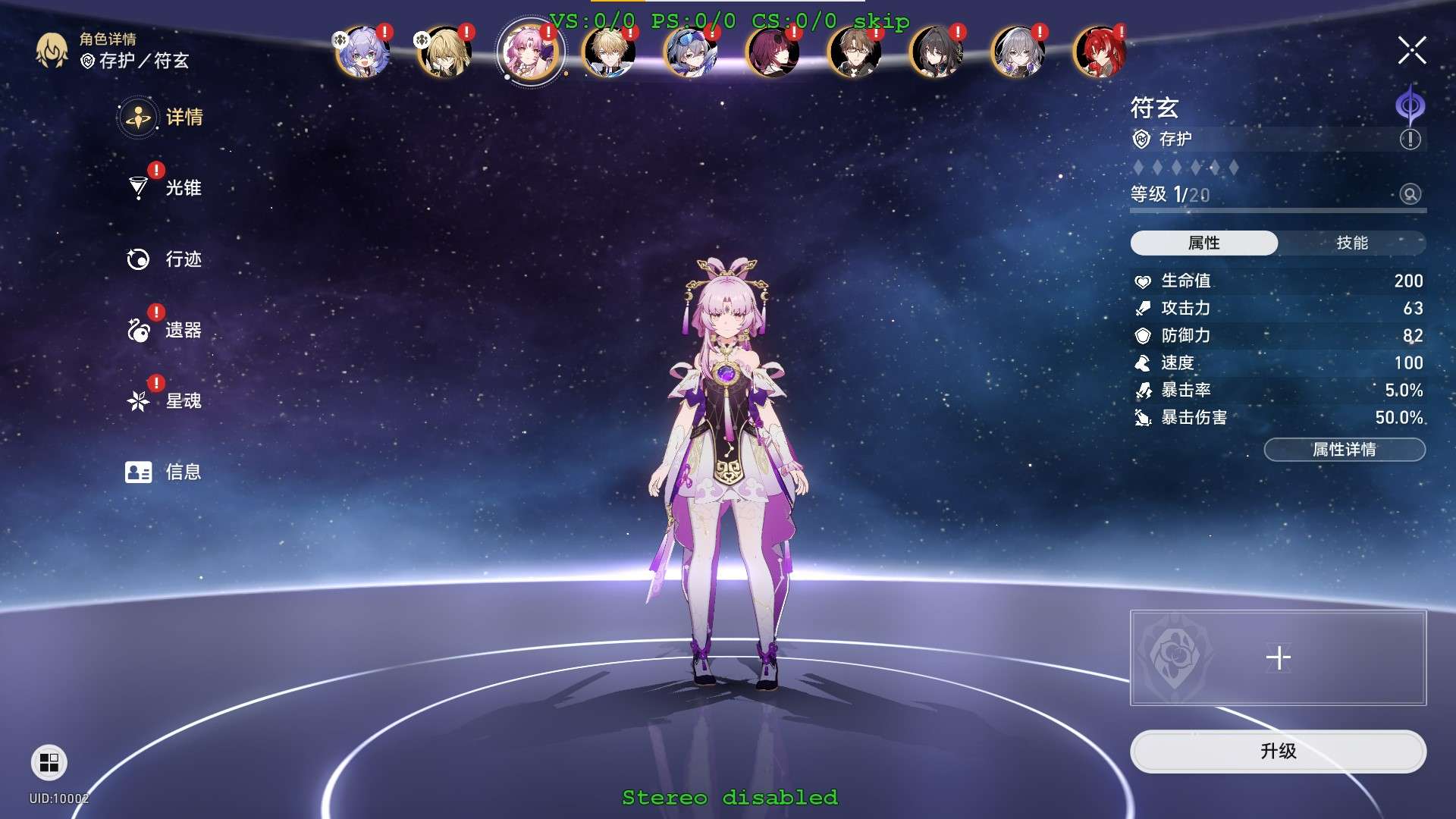Pick the brown-haired character with glasses portrait
1456x819 pixels.
click(854, 52)
